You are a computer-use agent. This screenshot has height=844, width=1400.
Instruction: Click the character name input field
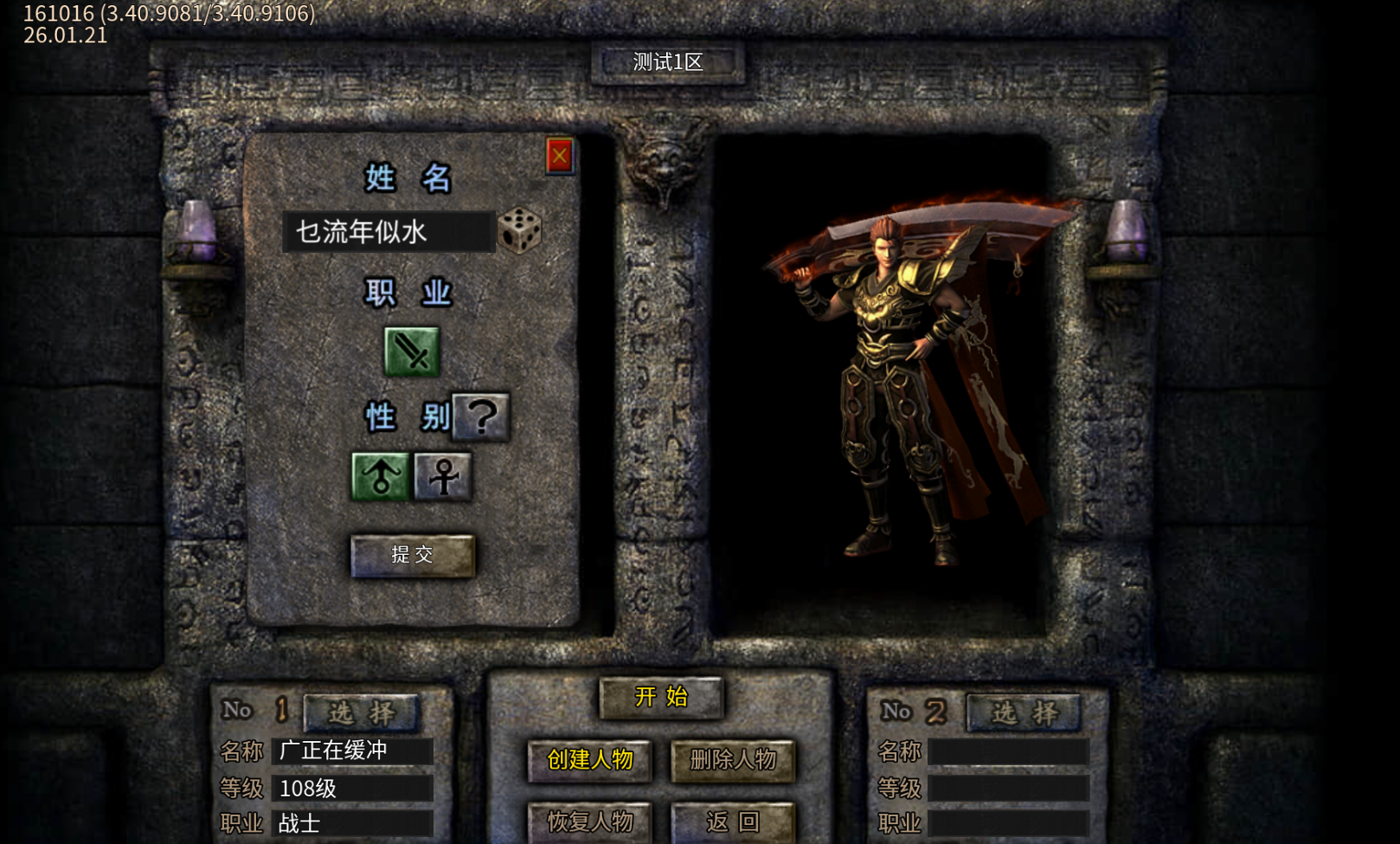(388, 232)
